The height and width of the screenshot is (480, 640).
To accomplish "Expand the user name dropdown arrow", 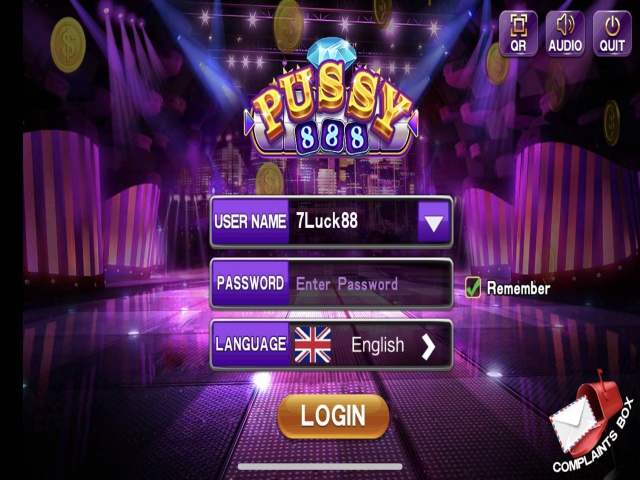I will pos(433,223).
